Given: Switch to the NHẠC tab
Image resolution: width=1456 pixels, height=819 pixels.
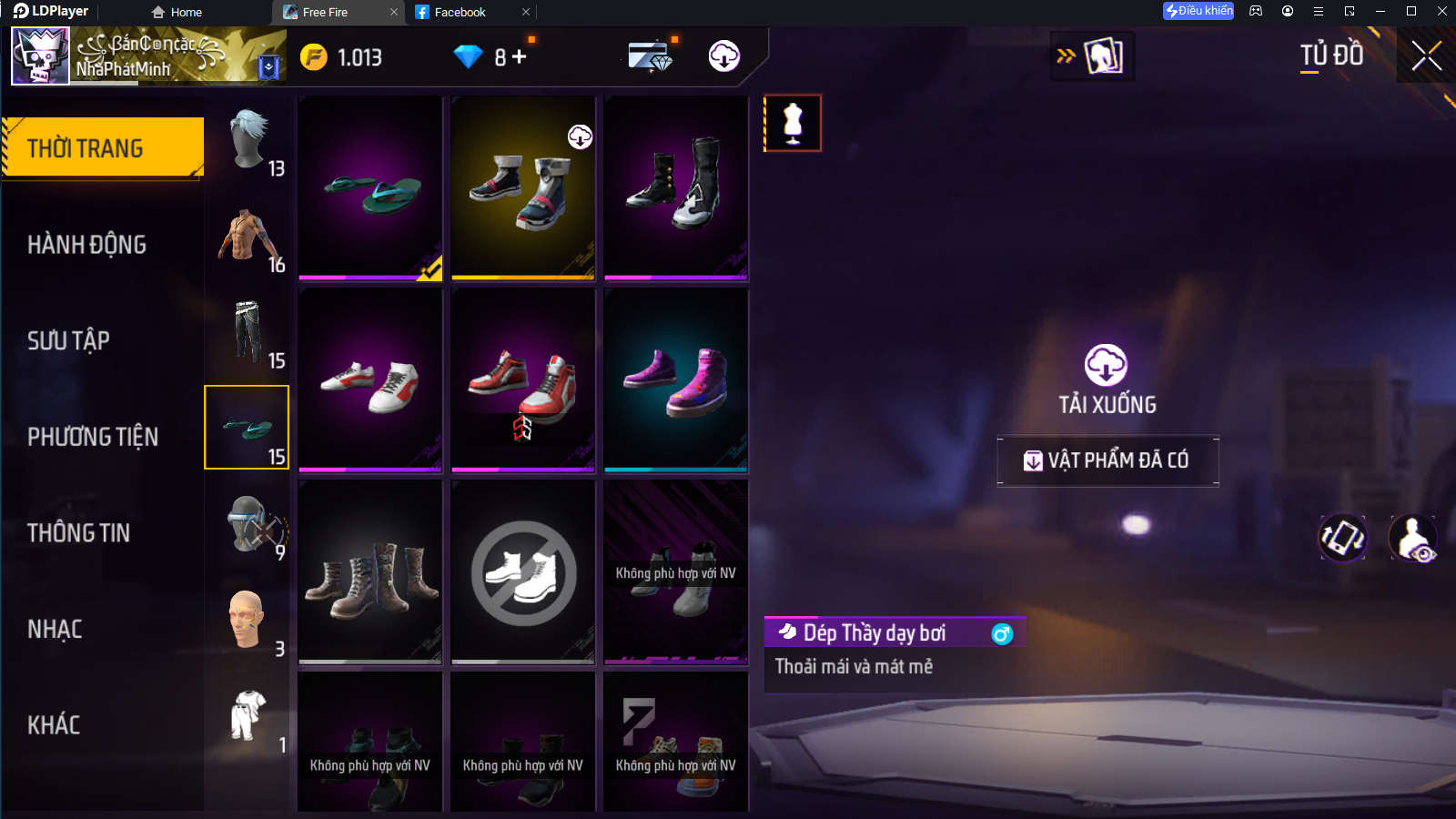Looking at the screenshot, I should tap(56, 630).
